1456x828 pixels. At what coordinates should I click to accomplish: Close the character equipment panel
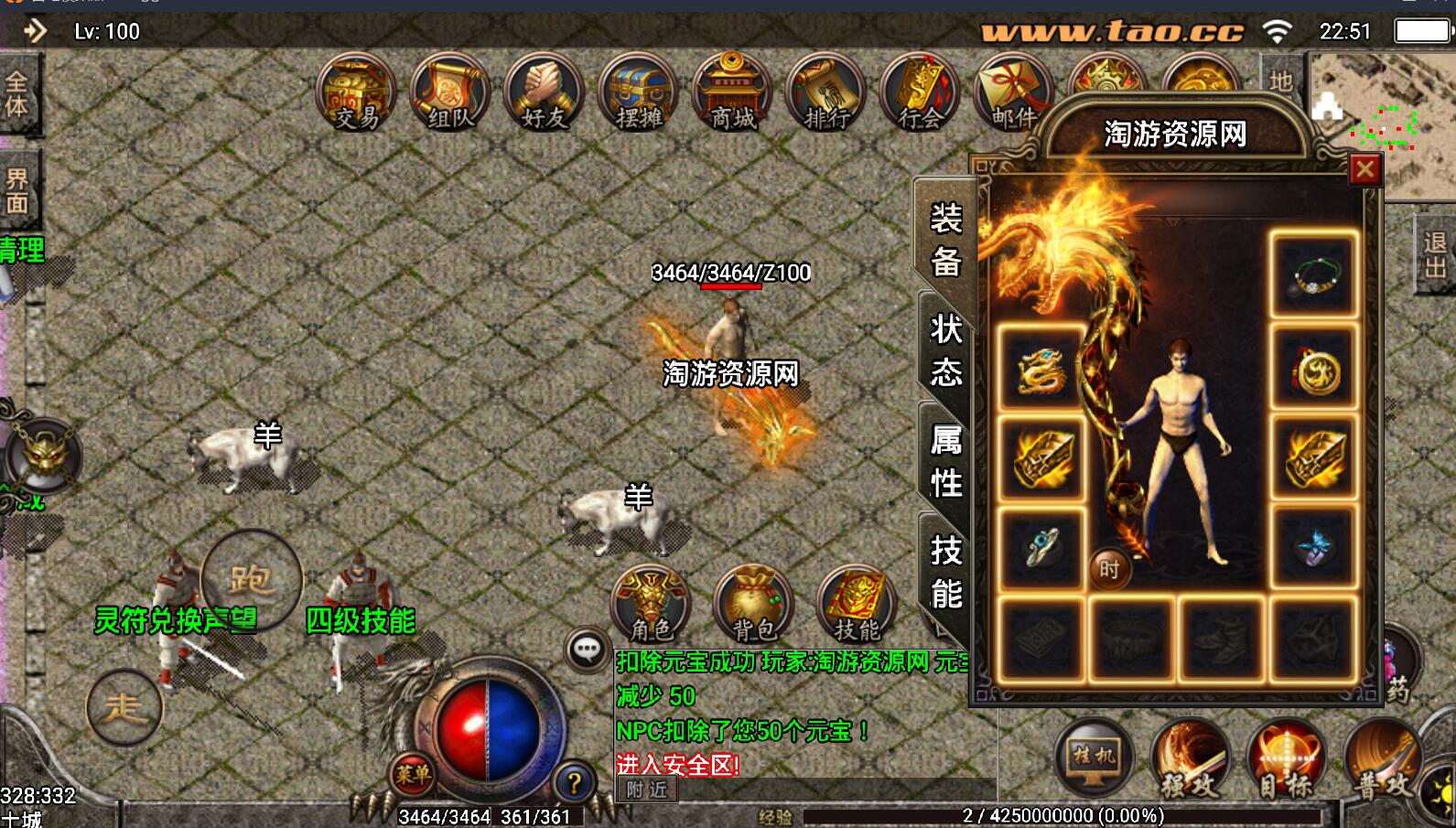pos(1364,169)
